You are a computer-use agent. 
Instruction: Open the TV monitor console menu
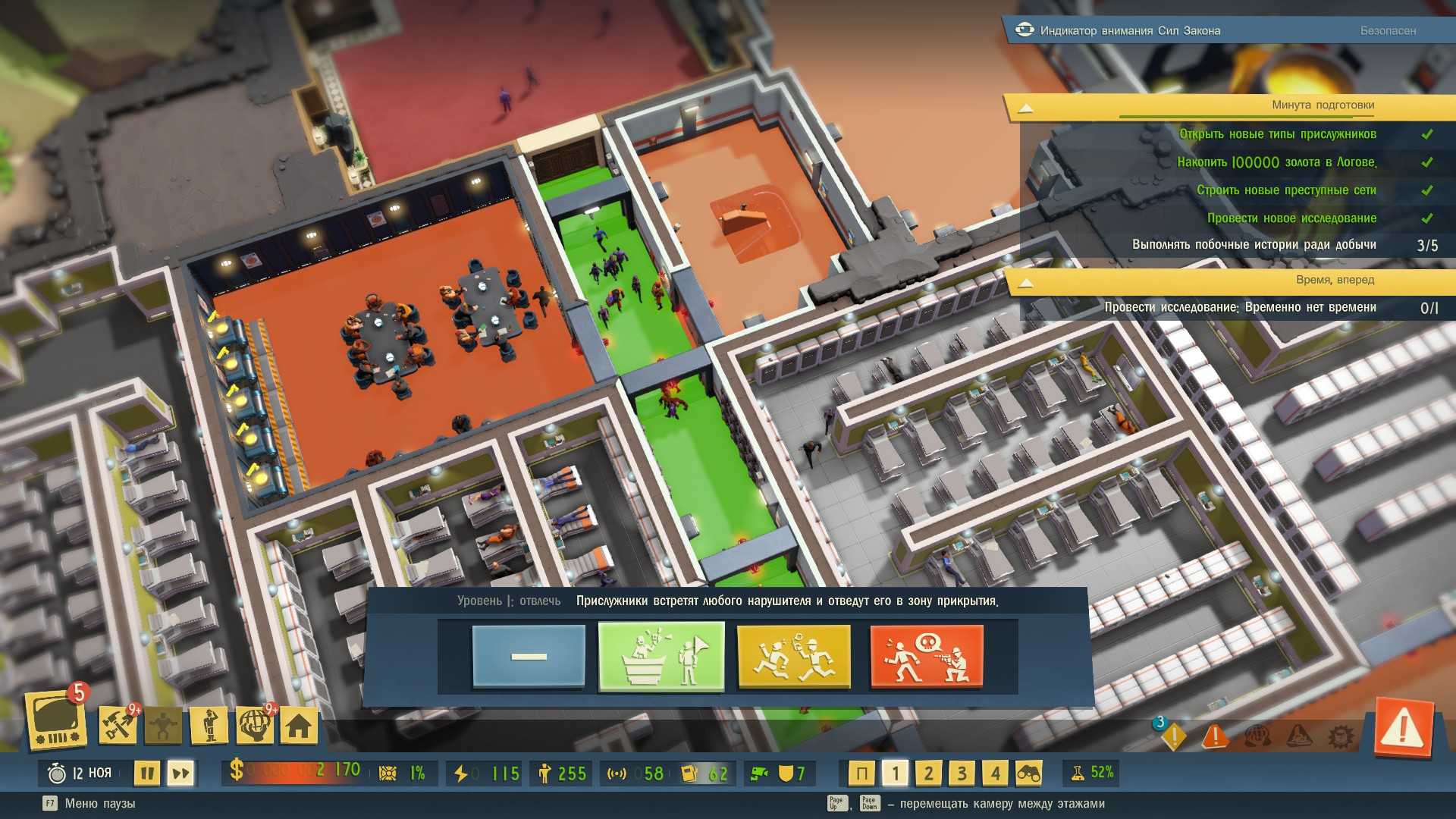[56, 720]
